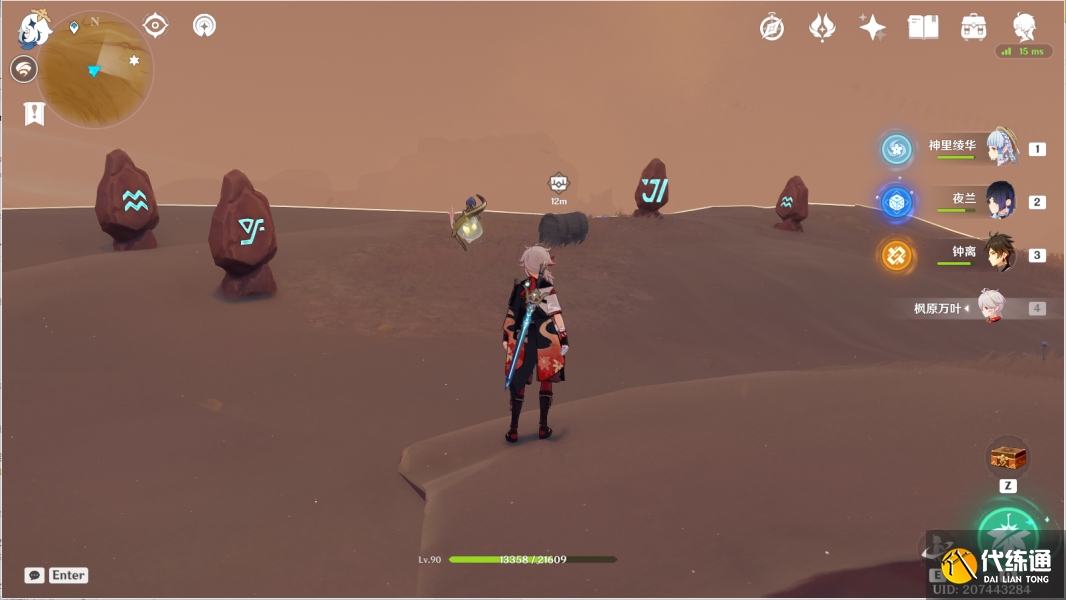Image resolution: width=1066 pixels, height=600 pixels.
Task: Open the circular minimap
Action: tap(95, 70)
